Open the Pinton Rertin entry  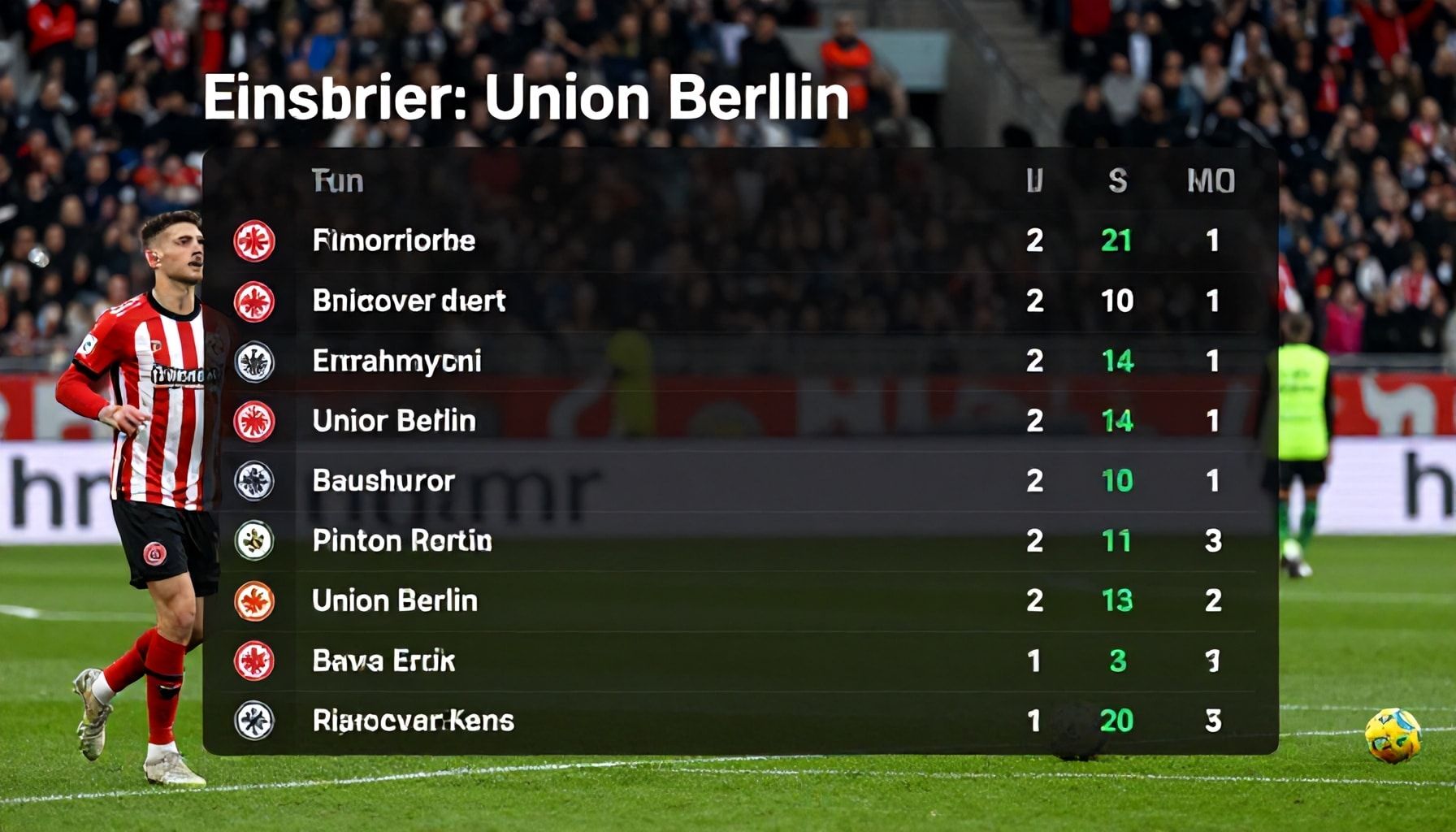tap(402, 541)
